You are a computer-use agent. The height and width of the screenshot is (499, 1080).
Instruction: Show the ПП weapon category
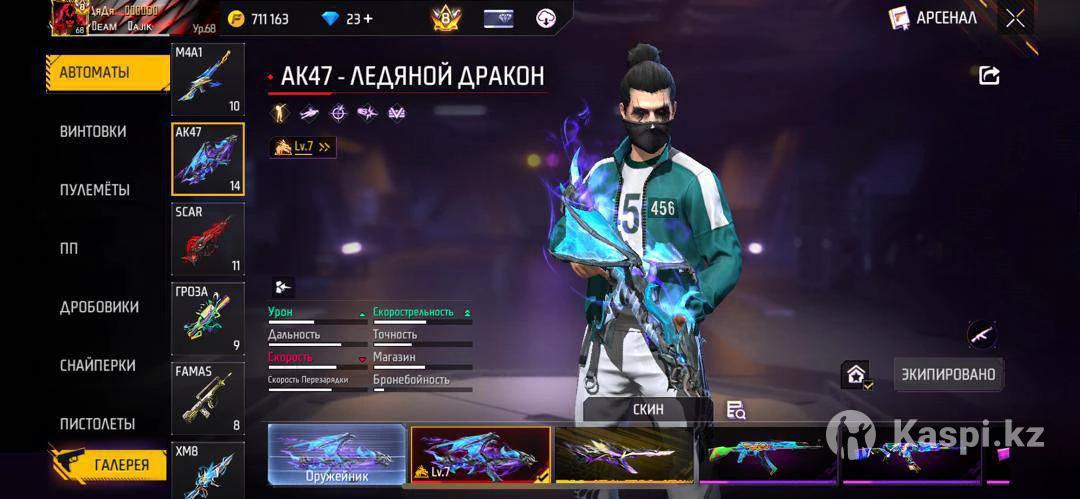point(69,249)
